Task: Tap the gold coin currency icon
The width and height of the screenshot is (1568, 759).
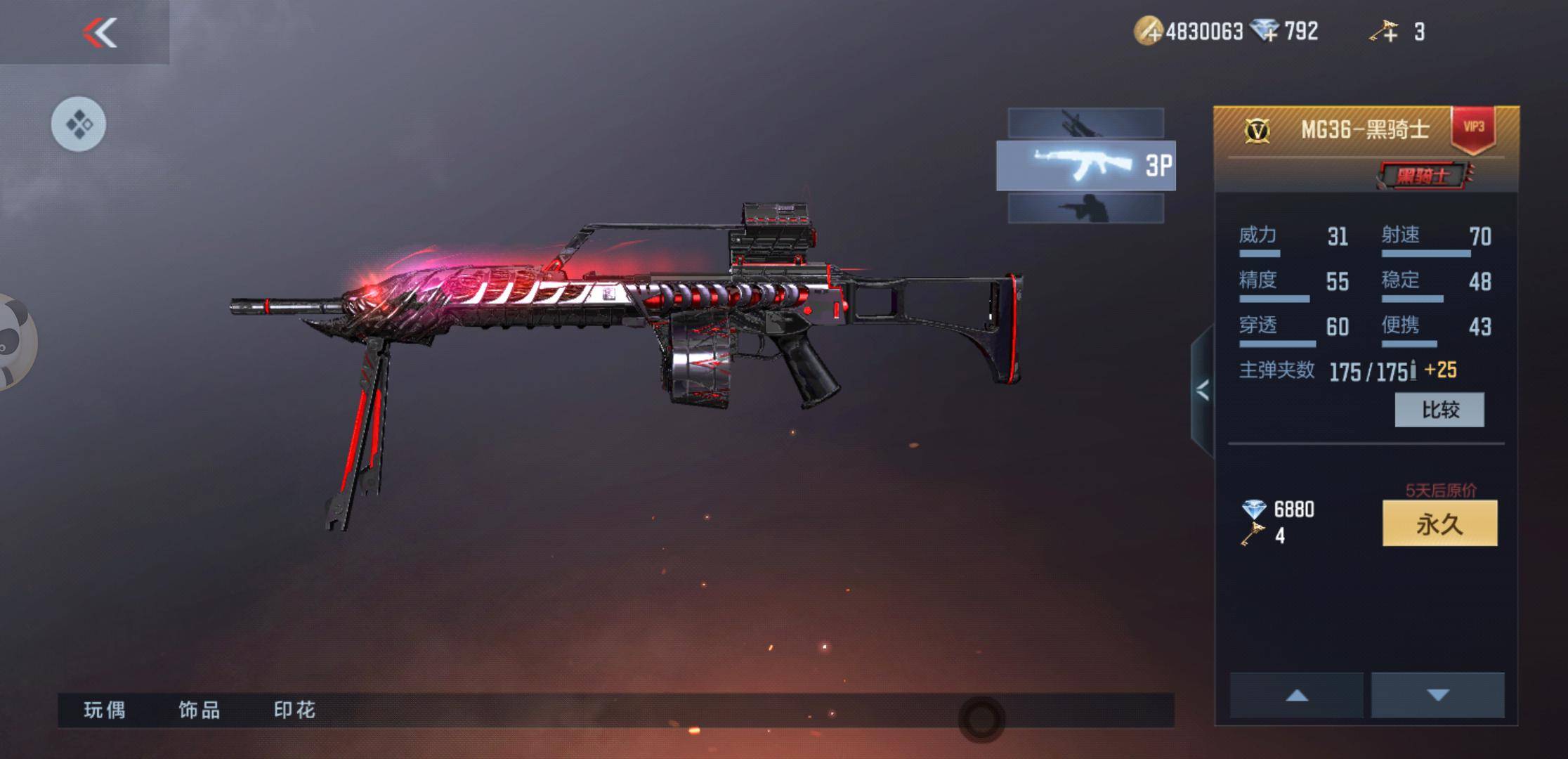Action: pos(1149,32)
